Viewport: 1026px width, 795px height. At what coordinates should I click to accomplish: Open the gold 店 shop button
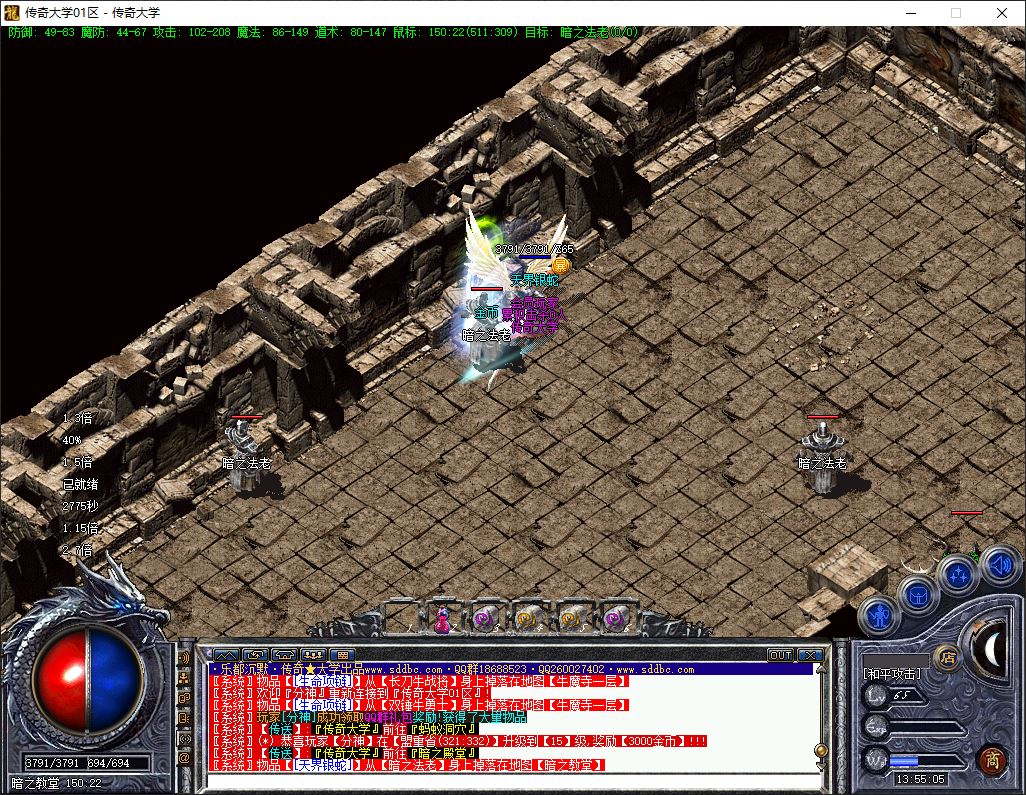pos(945,657)
